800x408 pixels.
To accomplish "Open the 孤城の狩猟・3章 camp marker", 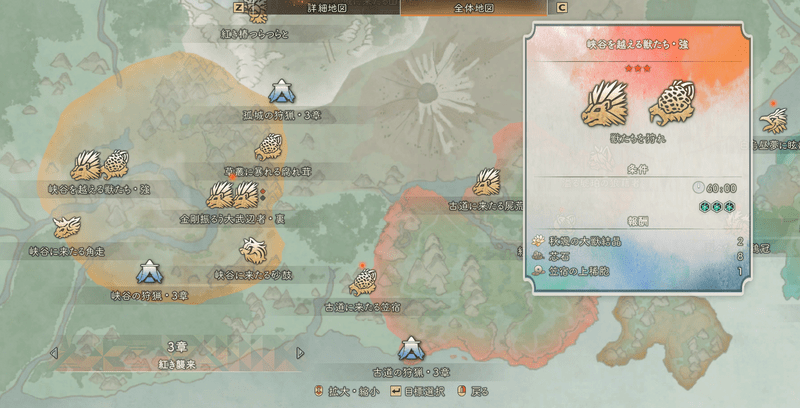I will [x=283, y=91].
